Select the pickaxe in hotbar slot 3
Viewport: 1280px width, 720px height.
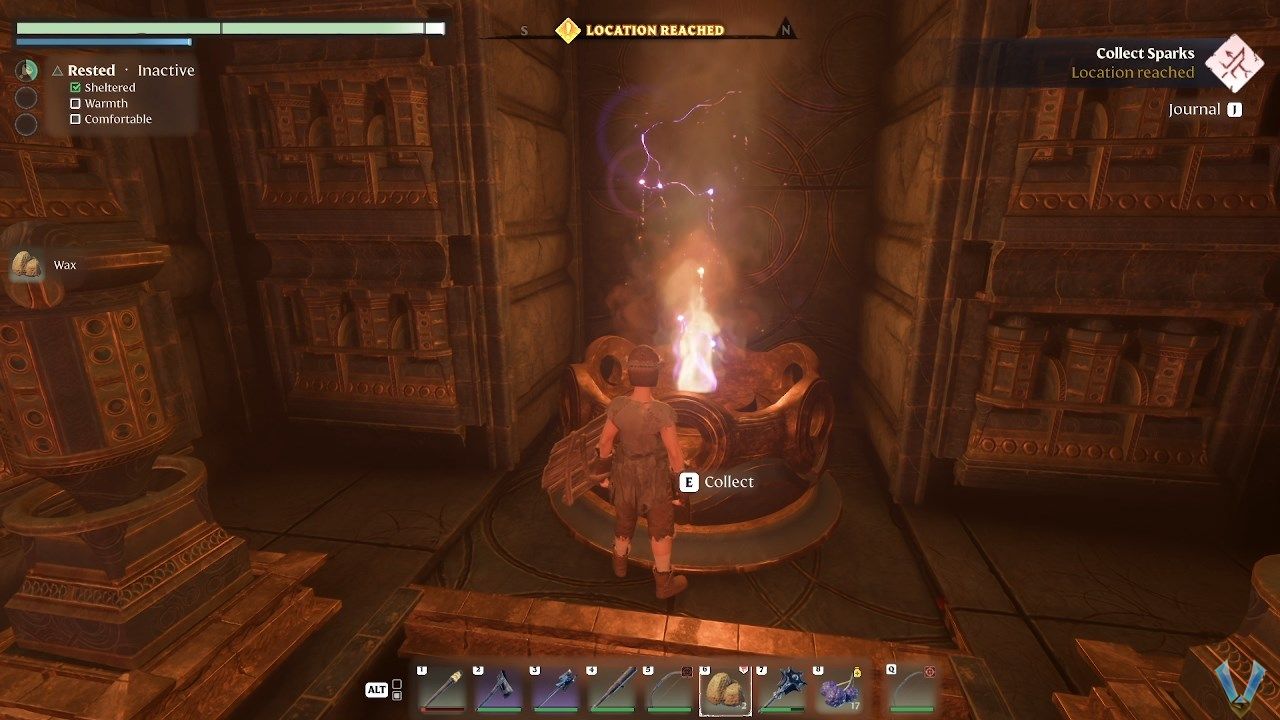click(x=553, y=688)
